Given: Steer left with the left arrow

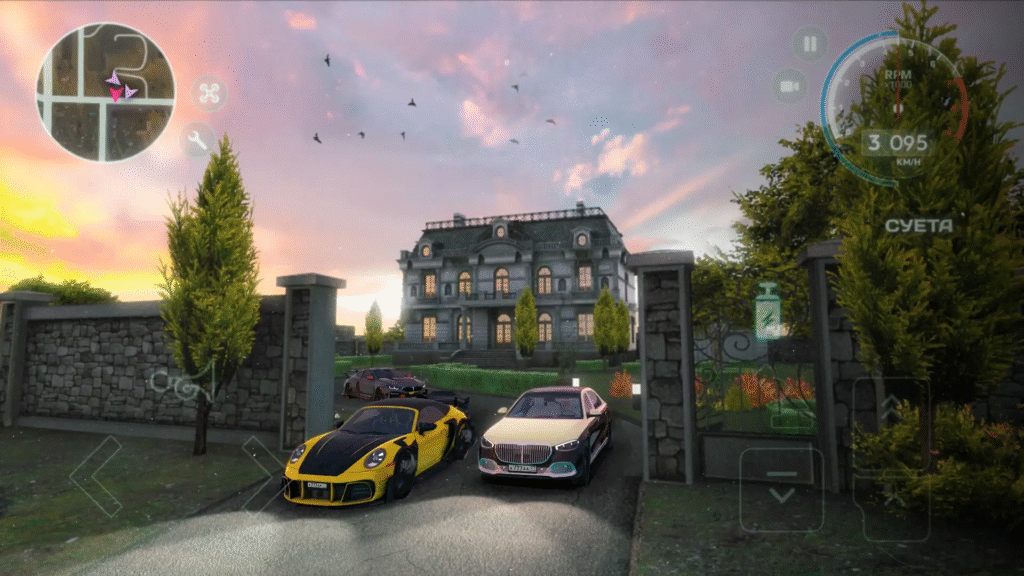Looking at the screenshot, I should (x=96, y=476).
